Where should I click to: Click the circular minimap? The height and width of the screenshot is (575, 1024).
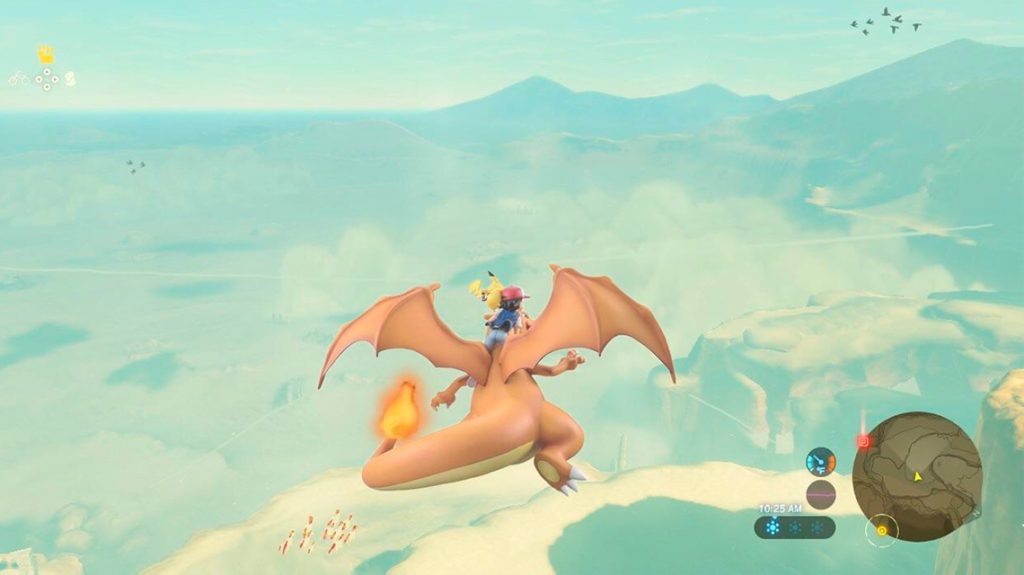tap(916, 476)
